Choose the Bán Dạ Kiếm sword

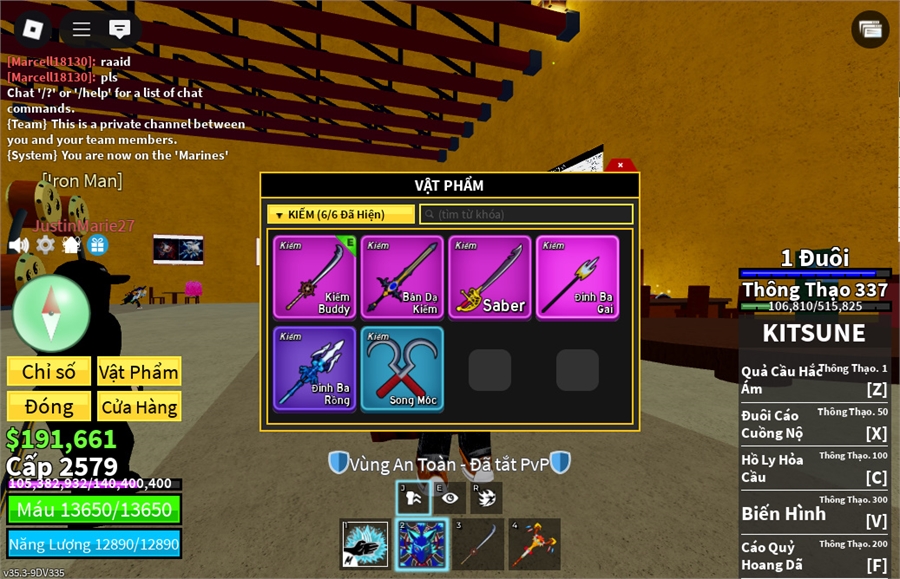[401, 277]
